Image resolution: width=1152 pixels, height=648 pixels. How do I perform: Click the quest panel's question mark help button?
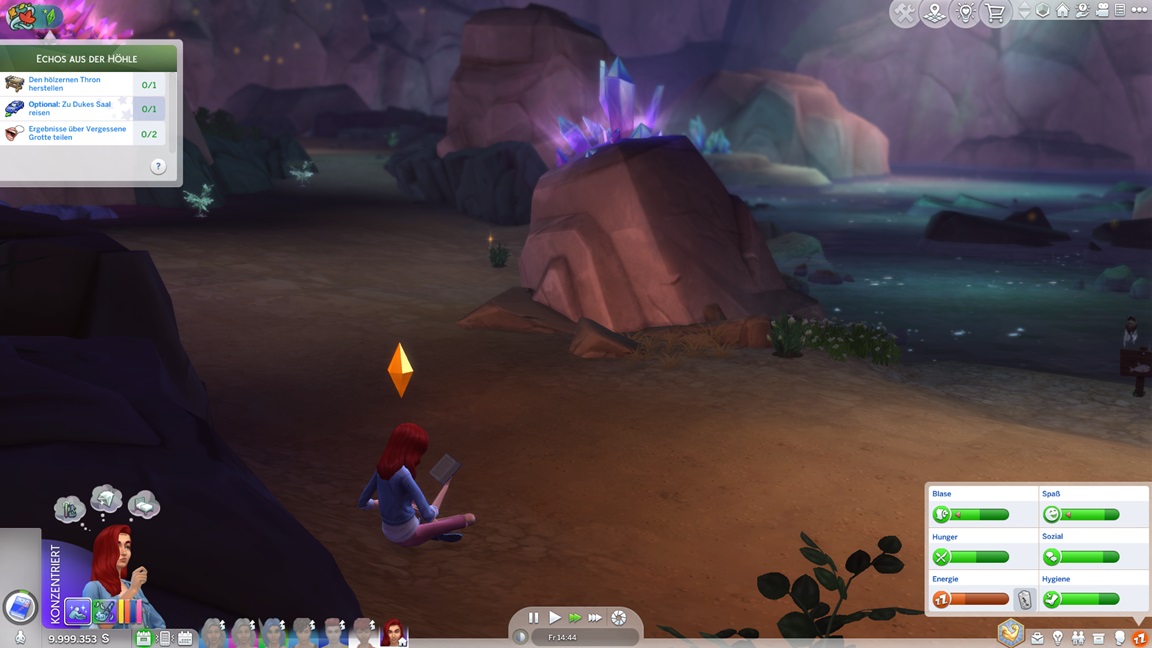point(158,167)
